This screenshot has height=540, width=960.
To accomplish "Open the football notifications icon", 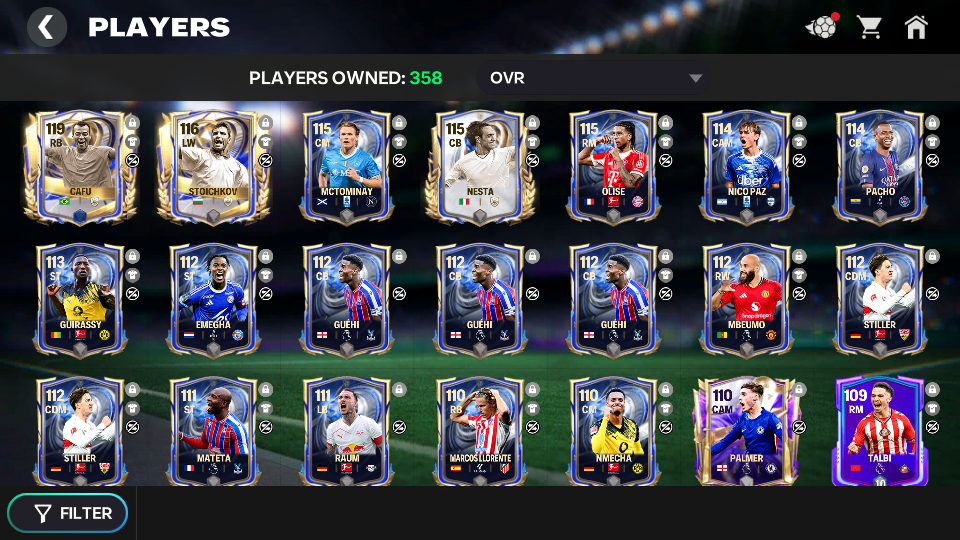I will [x=821, y=27].
